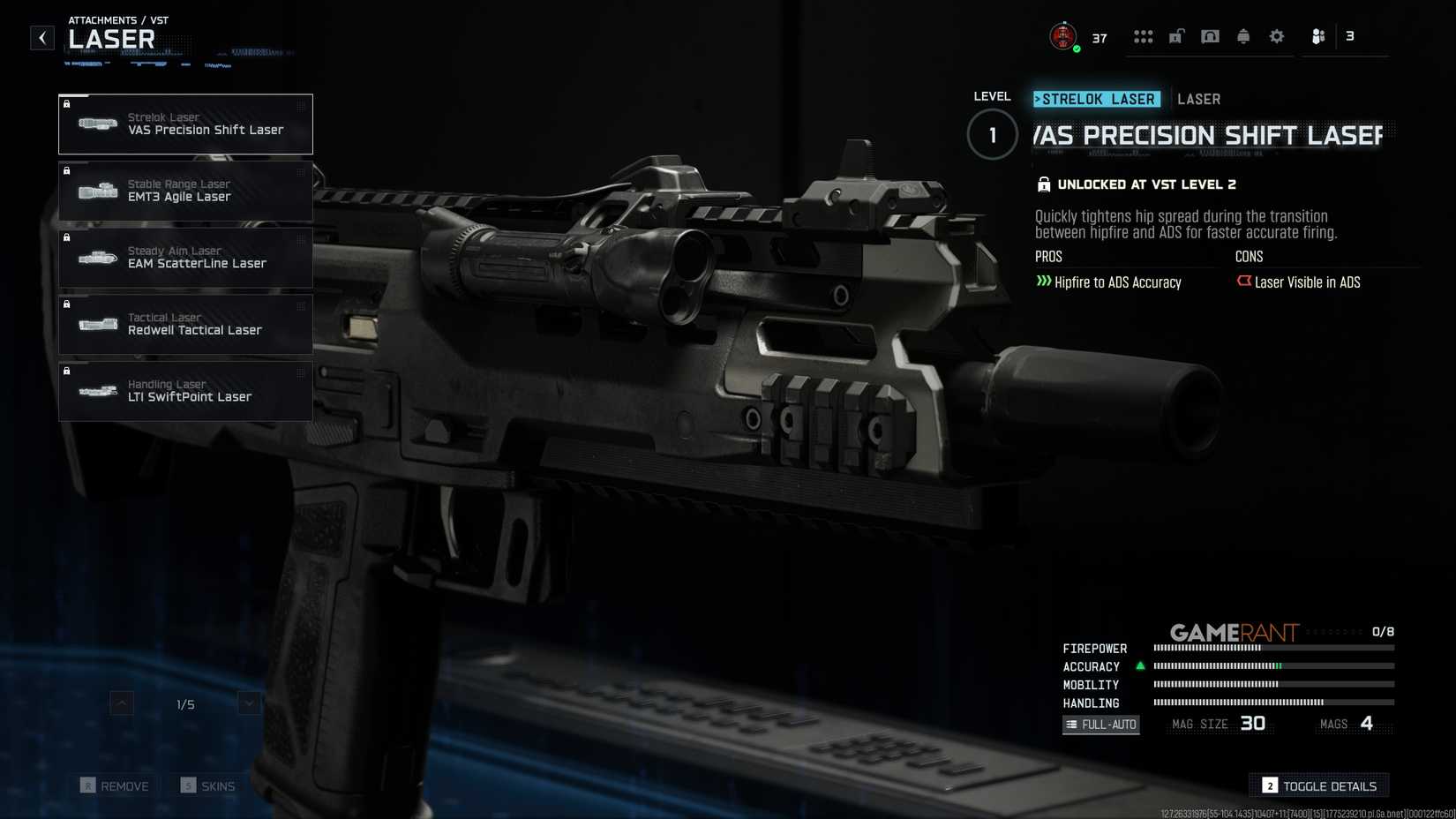Open the settings gear icon
This screenshot has width=1456, height=819.
click(x=1276, y=36)
